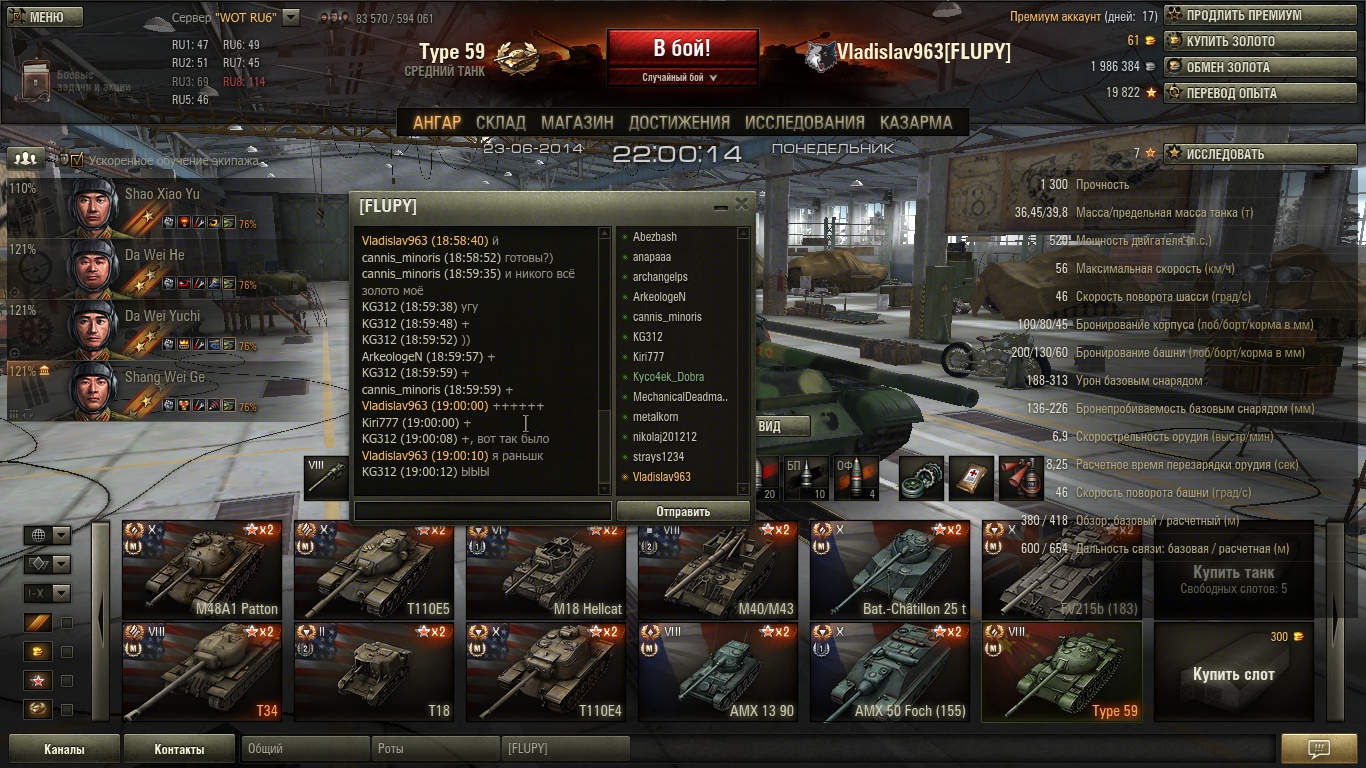Open the КАЗАРМА tab
Image resolution: width=1366 pixels, height=768 pixels.
click(x=915, y=122)
